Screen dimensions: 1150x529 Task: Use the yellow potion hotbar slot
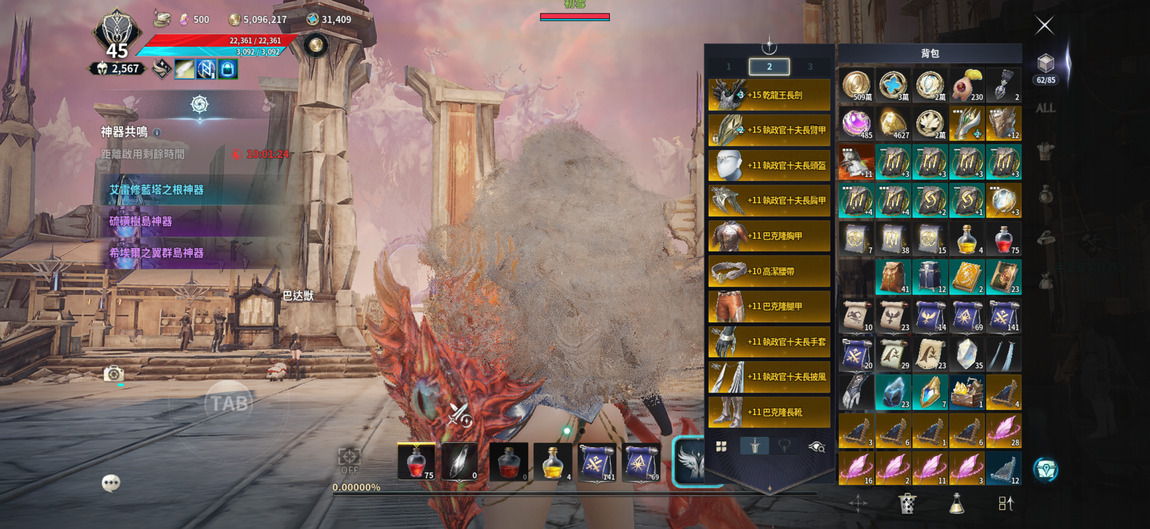coord(552,462)
